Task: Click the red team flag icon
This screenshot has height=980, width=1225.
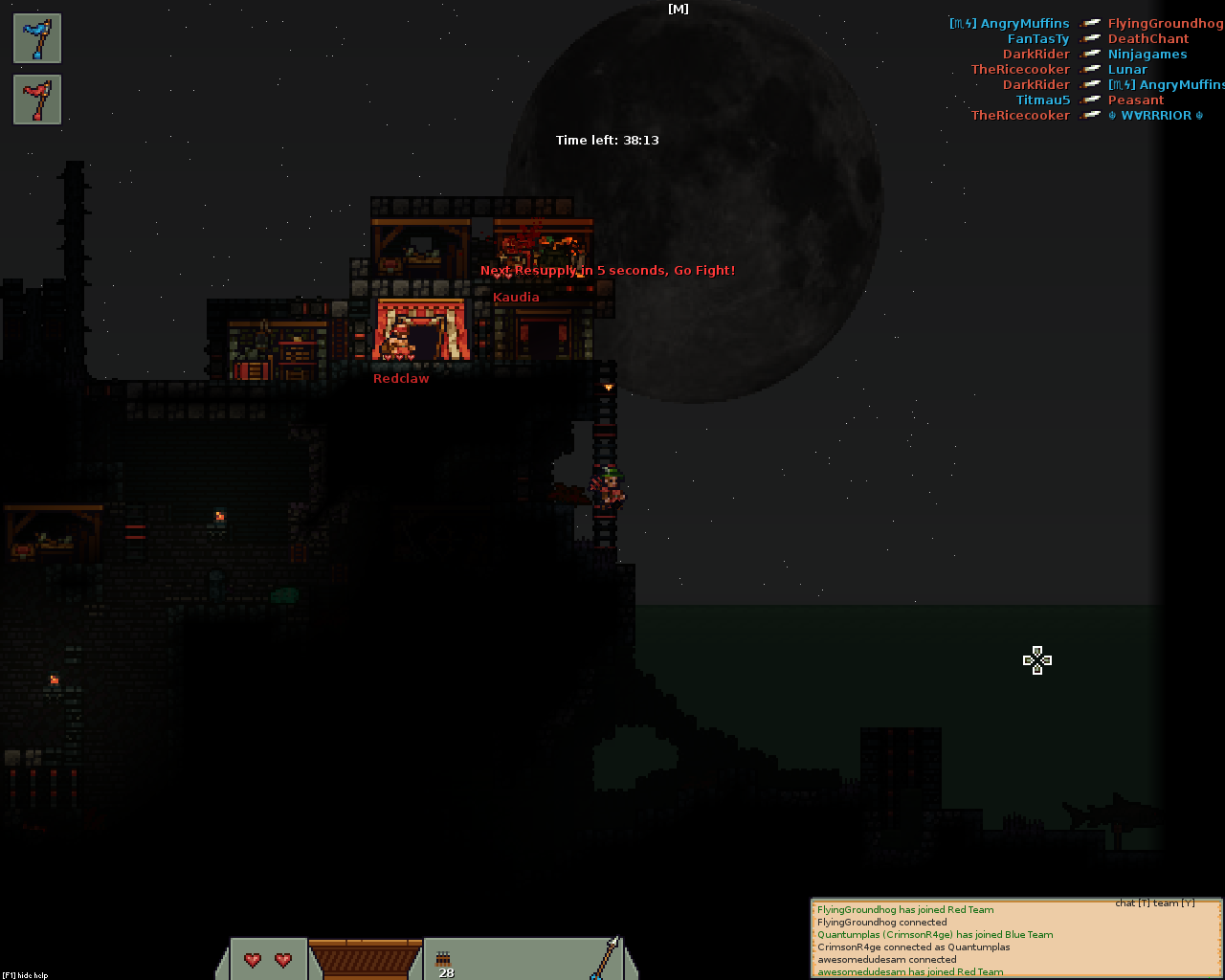Action: 37,100
